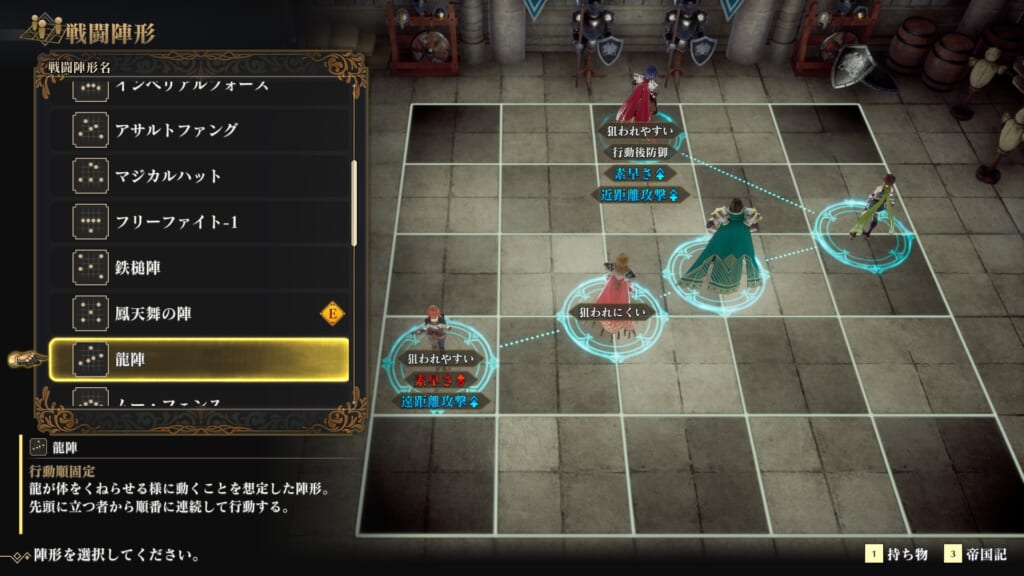Select フリーファイト-1 formation entry
Screen dimensions: 1024x576
click(200, 222)
